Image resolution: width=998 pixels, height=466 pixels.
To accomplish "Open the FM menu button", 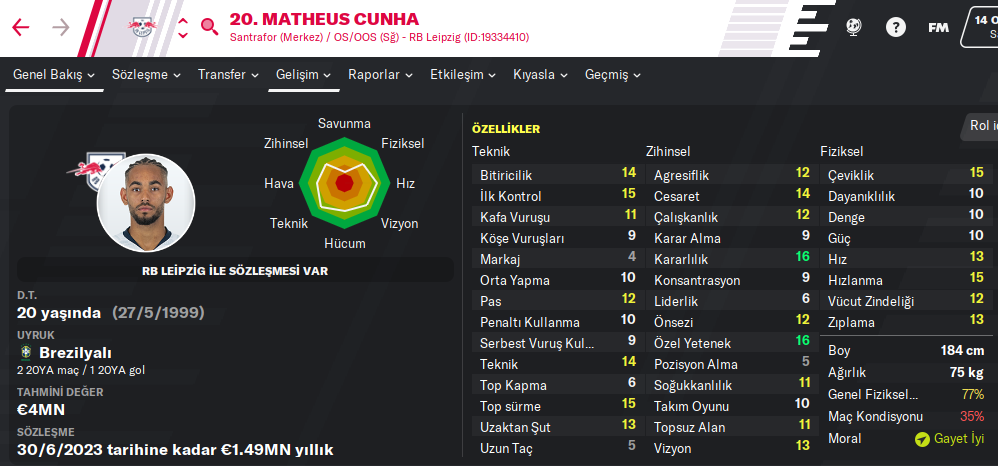I will (938, 27).
